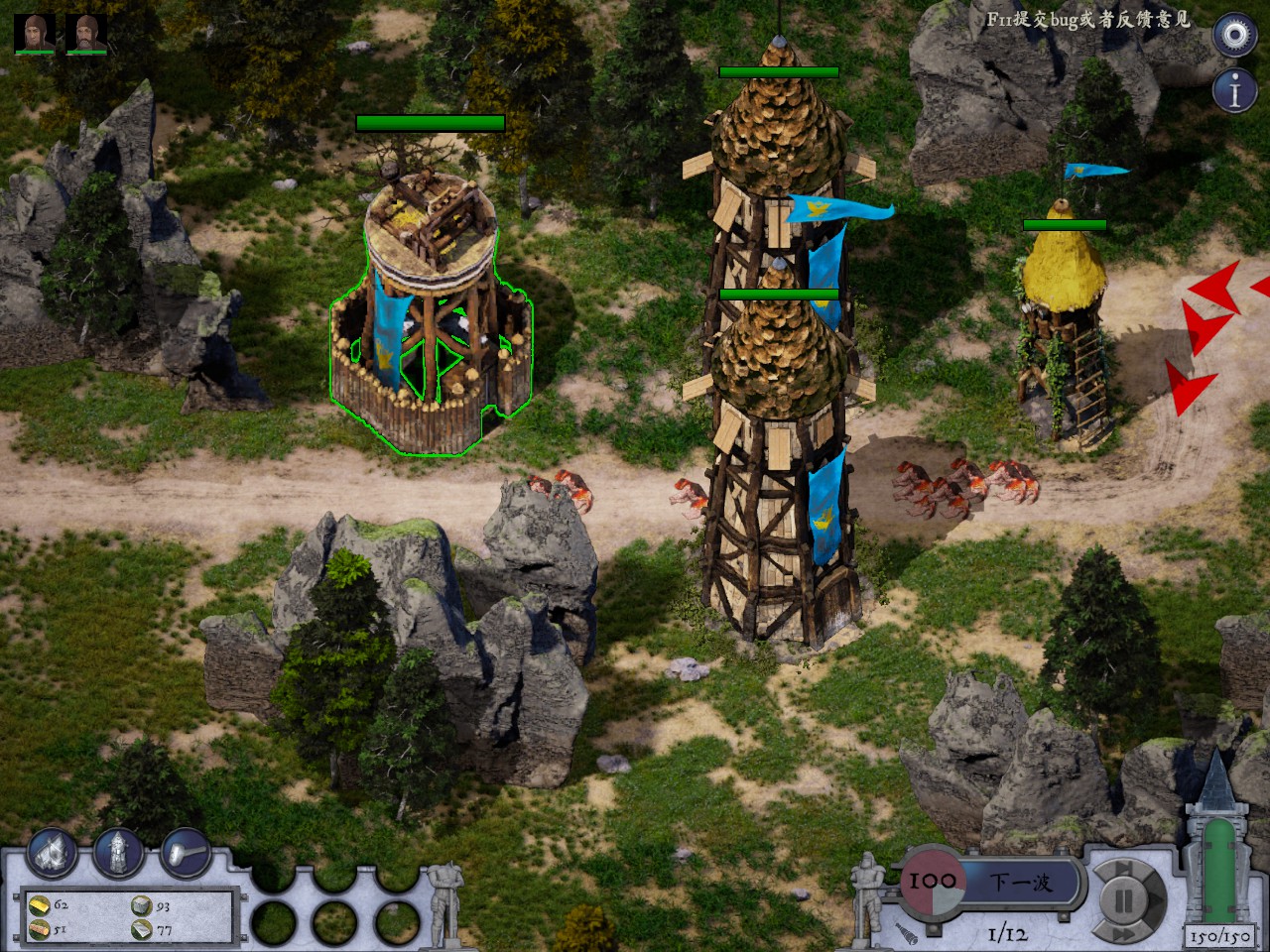Open the house building menu icon
Viewport: 1270px width, 952px height.
[53, 852]
